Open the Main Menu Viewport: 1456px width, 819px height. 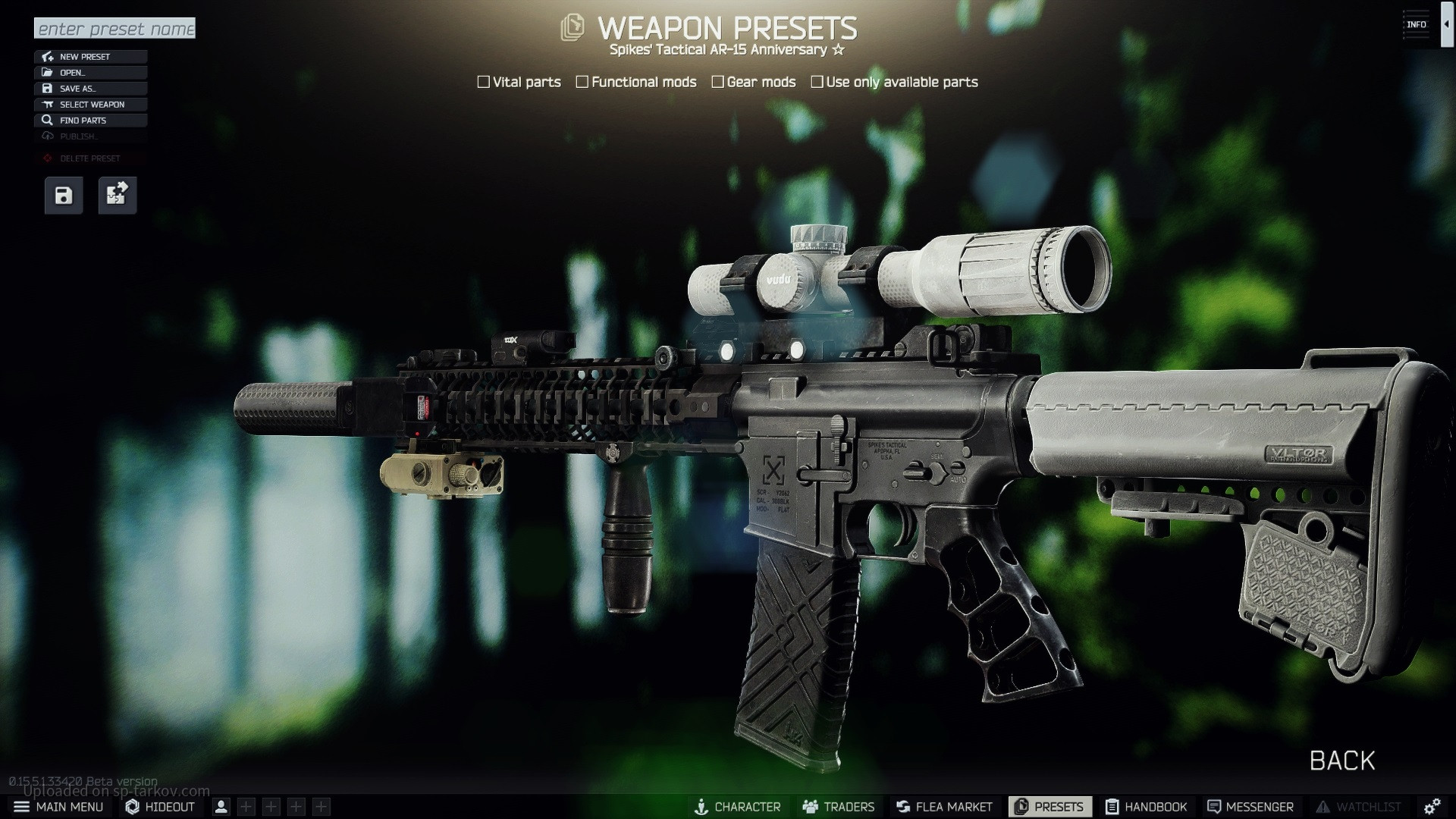pyautogui.click(x=59, y=807)
